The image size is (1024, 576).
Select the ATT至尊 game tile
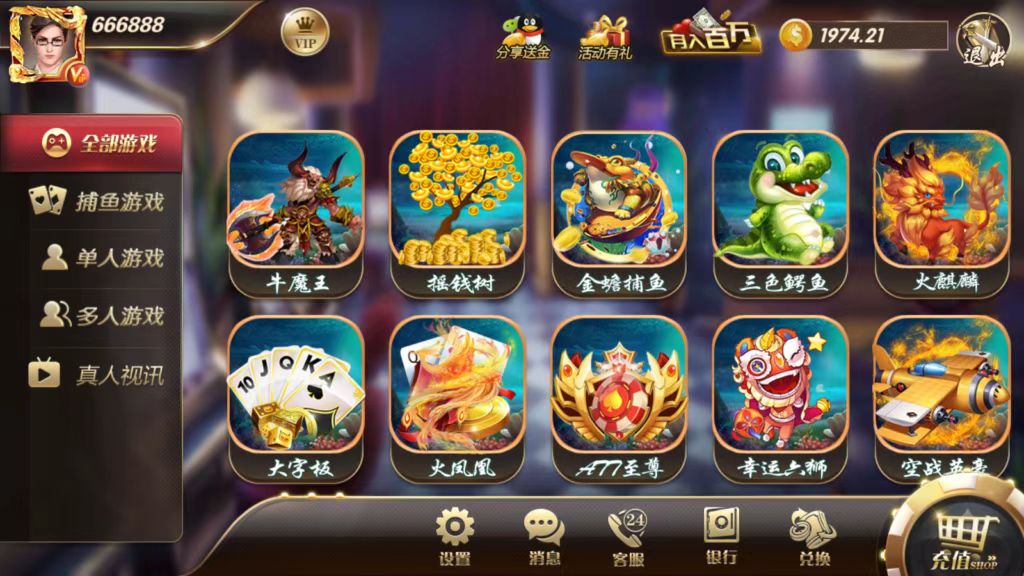[619, 398]
